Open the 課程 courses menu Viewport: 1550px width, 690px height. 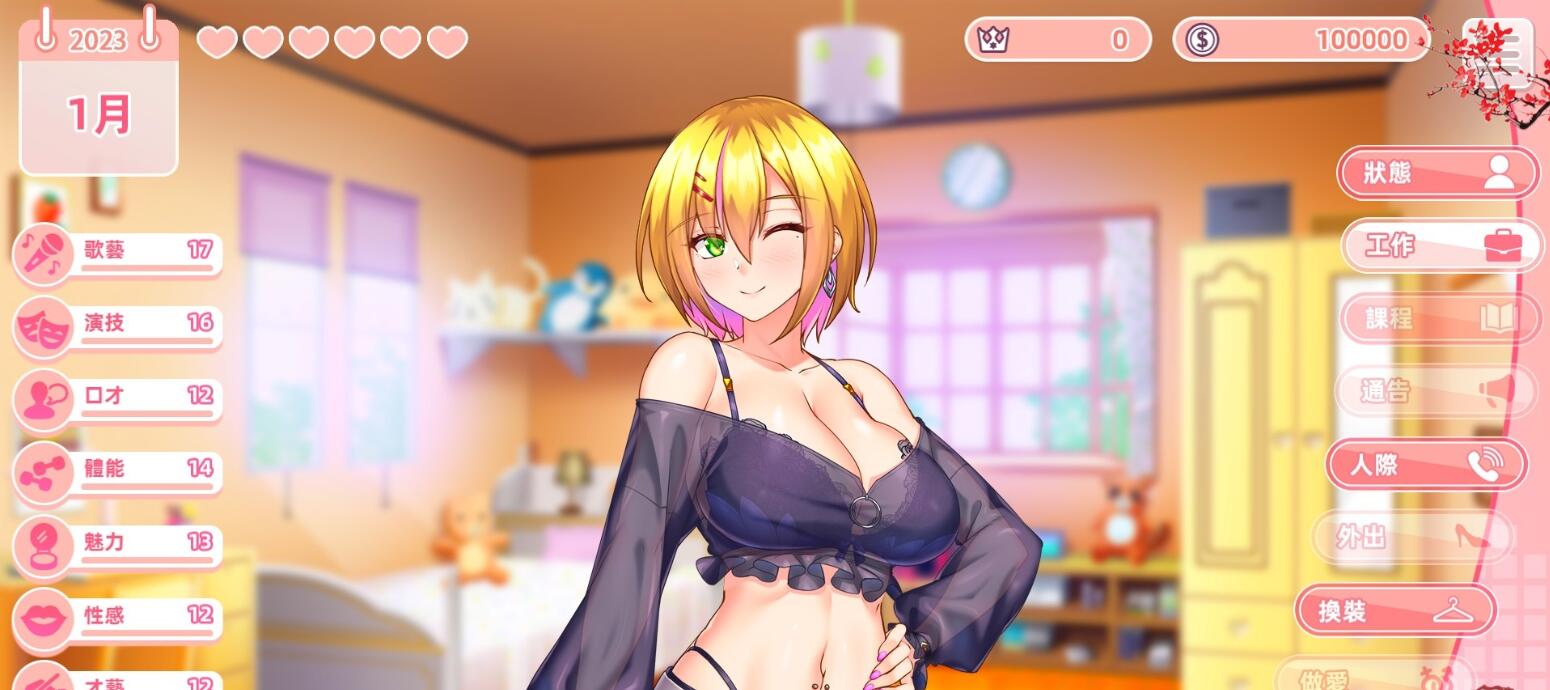tap(1439, 318)
